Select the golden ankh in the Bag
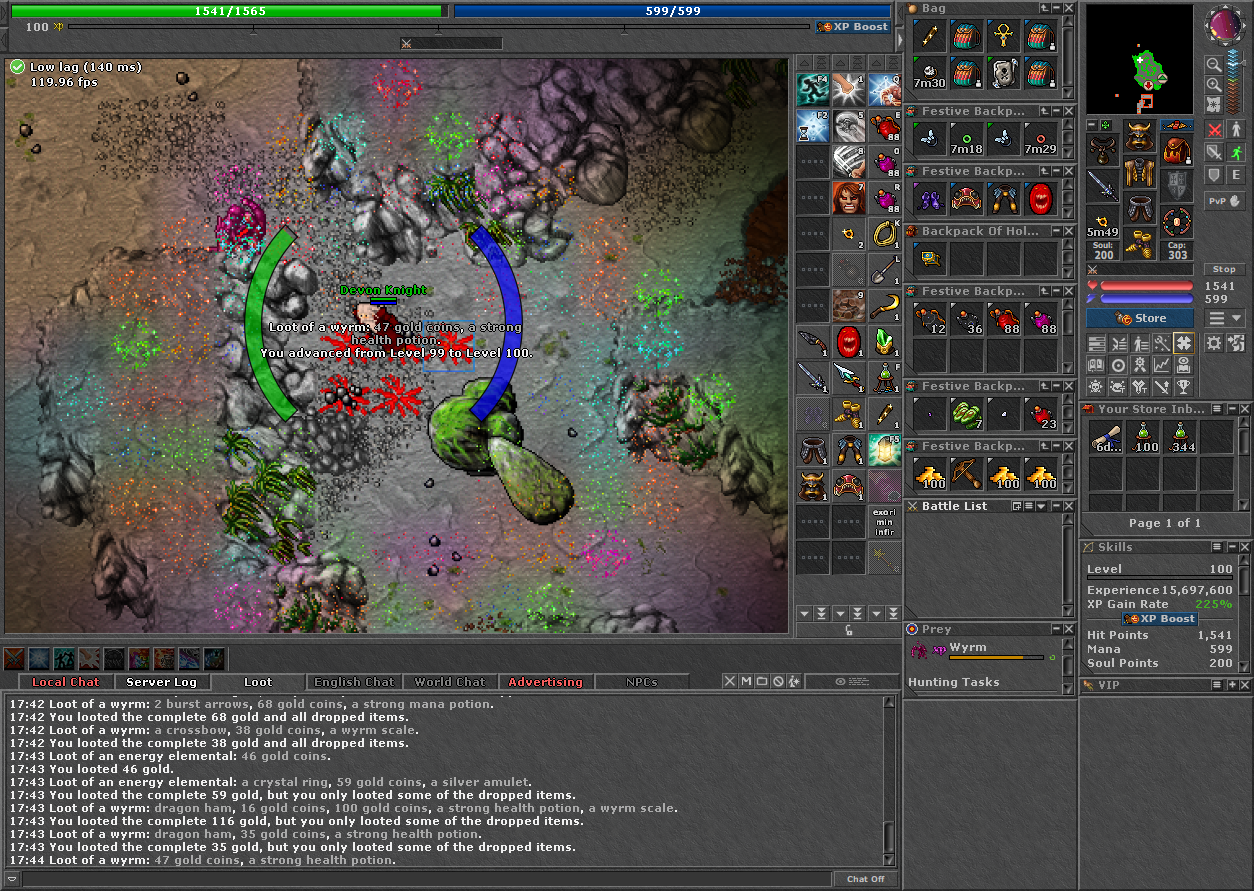 coord(1003,36)
